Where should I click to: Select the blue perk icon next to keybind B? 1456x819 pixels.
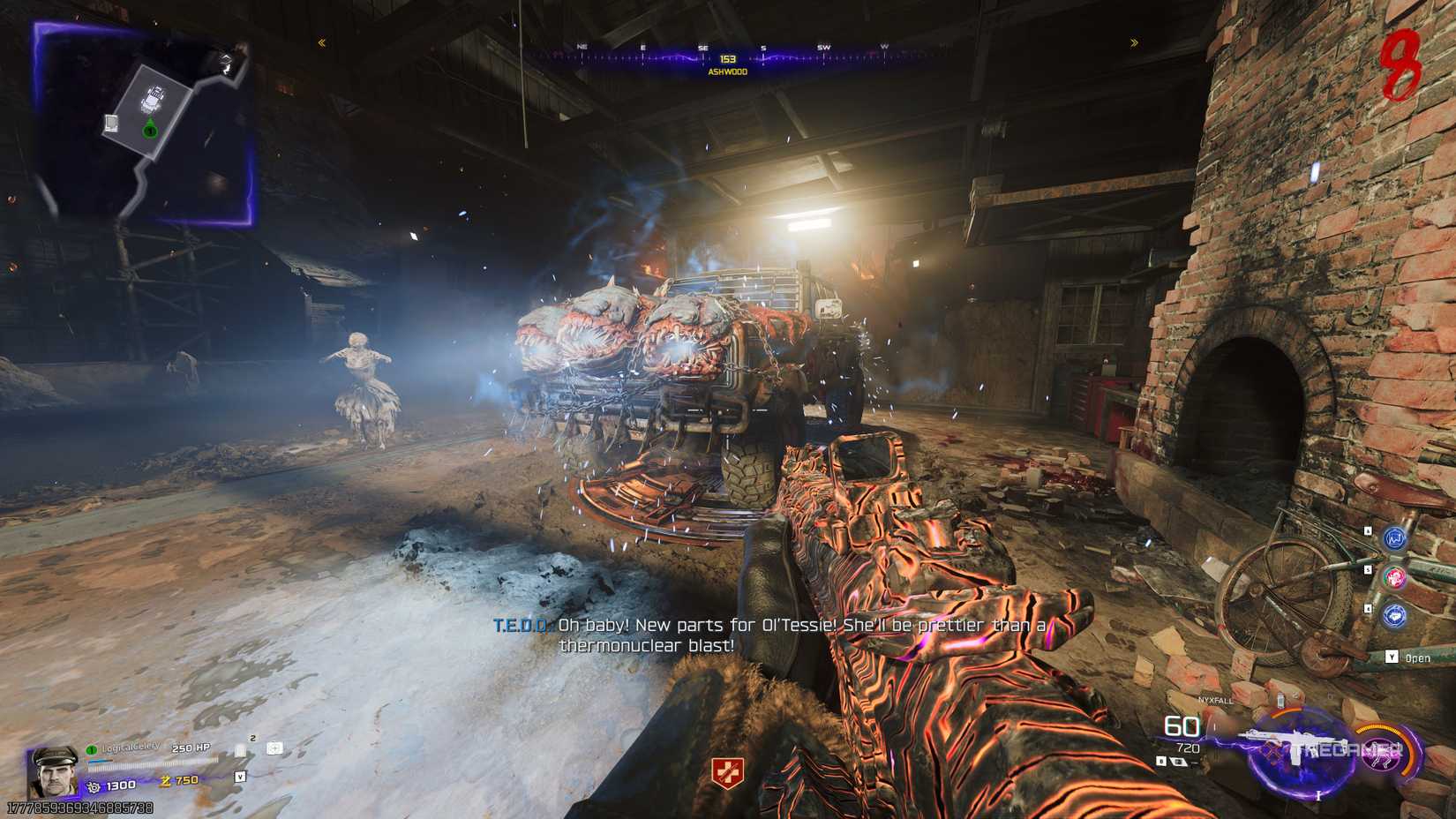1394,540
